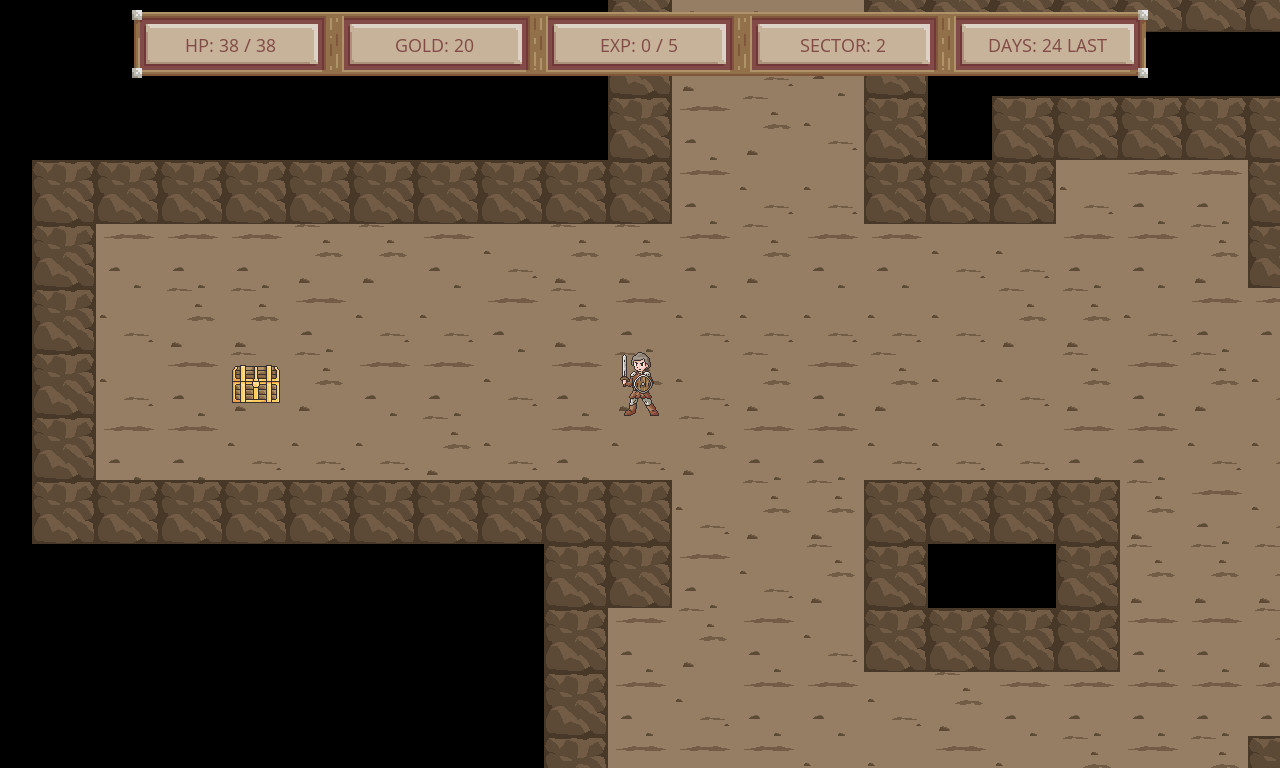Viewport: 1280px width, 768px height.
Task: Click the DAYS: 24 LAST countdown panel
Action: (1047, 44)
